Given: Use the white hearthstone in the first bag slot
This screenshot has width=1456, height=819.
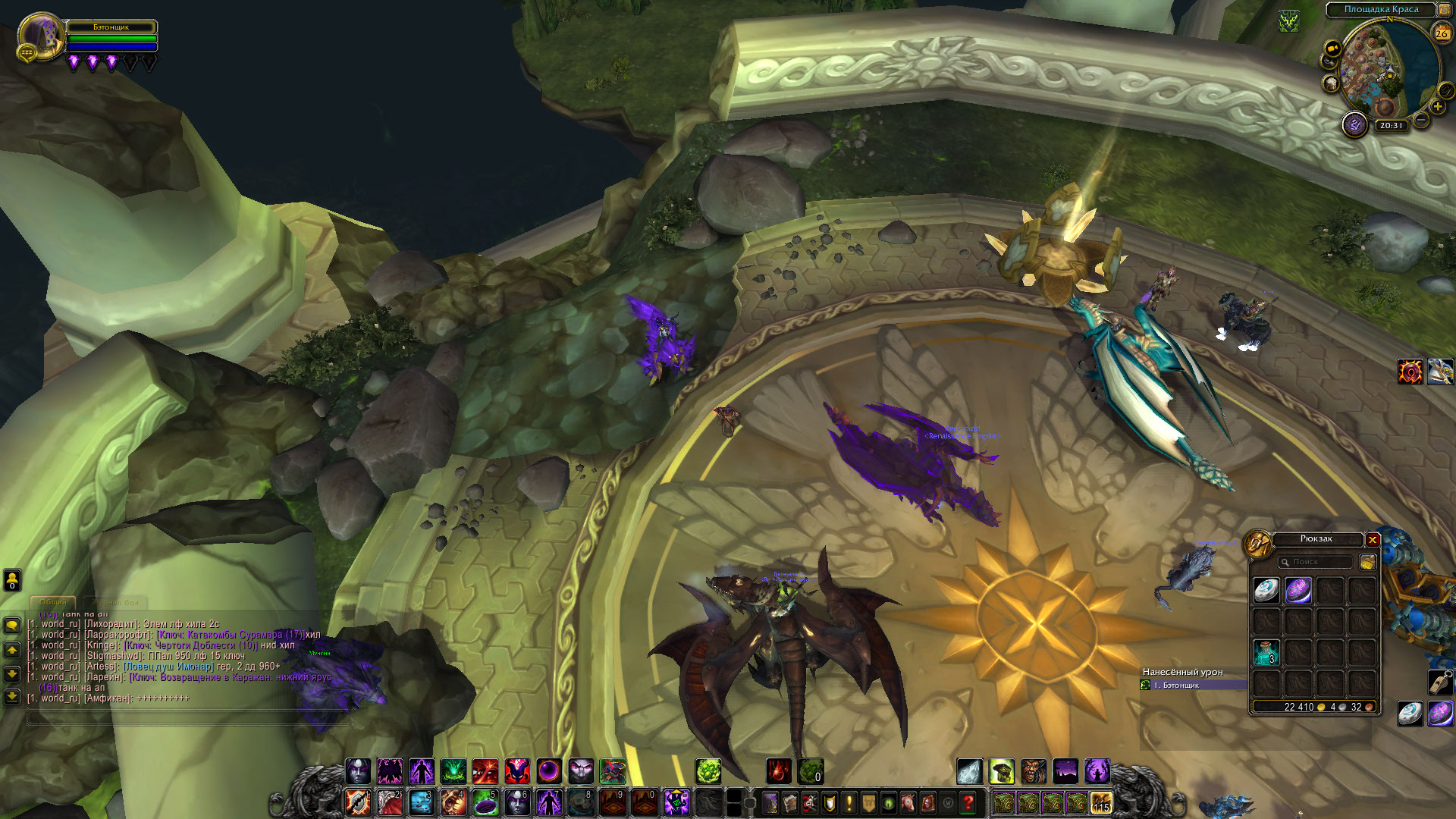Looking at the screenshot, I should 1266,590.
